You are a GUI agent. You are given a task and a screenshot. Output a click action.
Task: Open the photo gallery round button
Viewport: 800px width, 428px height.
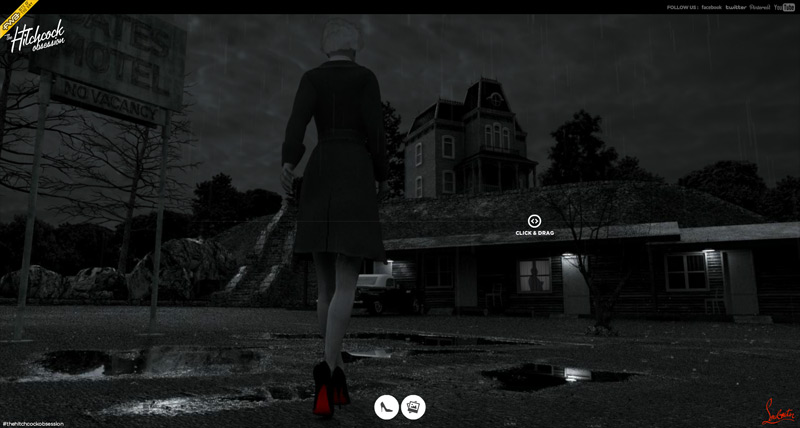click(413, 407)
